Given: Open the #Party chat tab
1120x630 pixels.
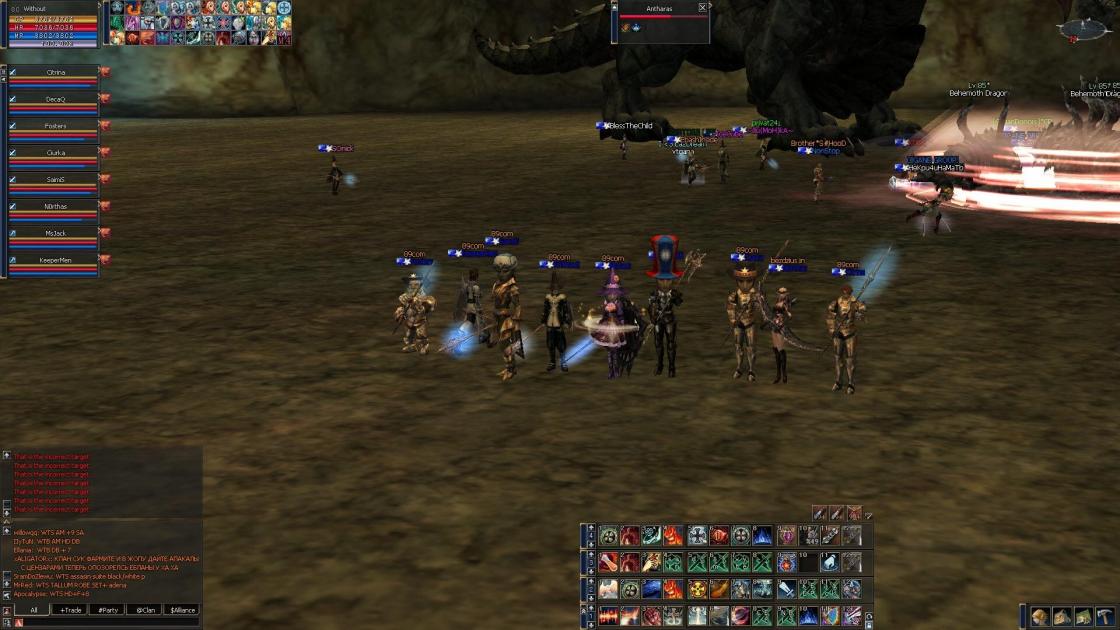Looking at the screenshot, I should coord(107,609).
